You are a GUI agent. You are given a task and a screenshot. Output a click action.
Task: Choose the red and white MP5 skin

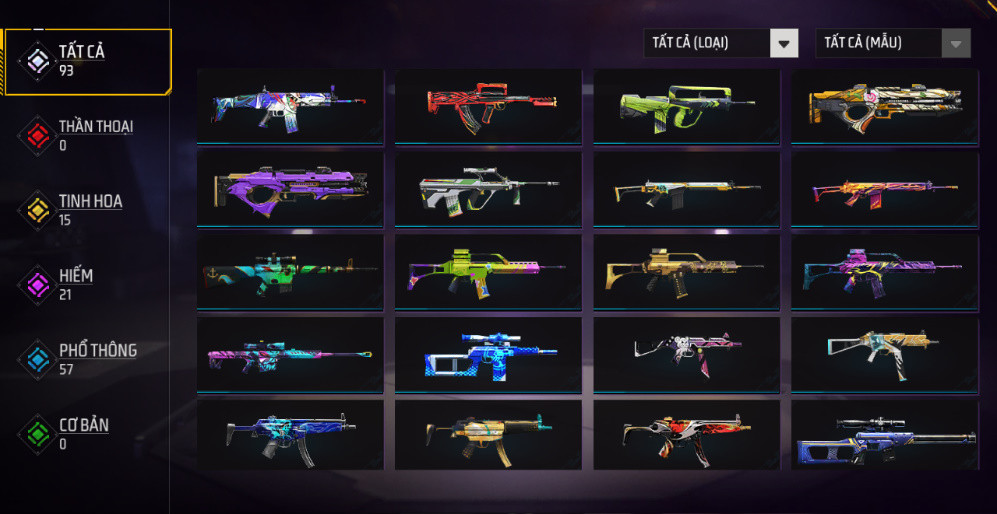click(686, 435)
